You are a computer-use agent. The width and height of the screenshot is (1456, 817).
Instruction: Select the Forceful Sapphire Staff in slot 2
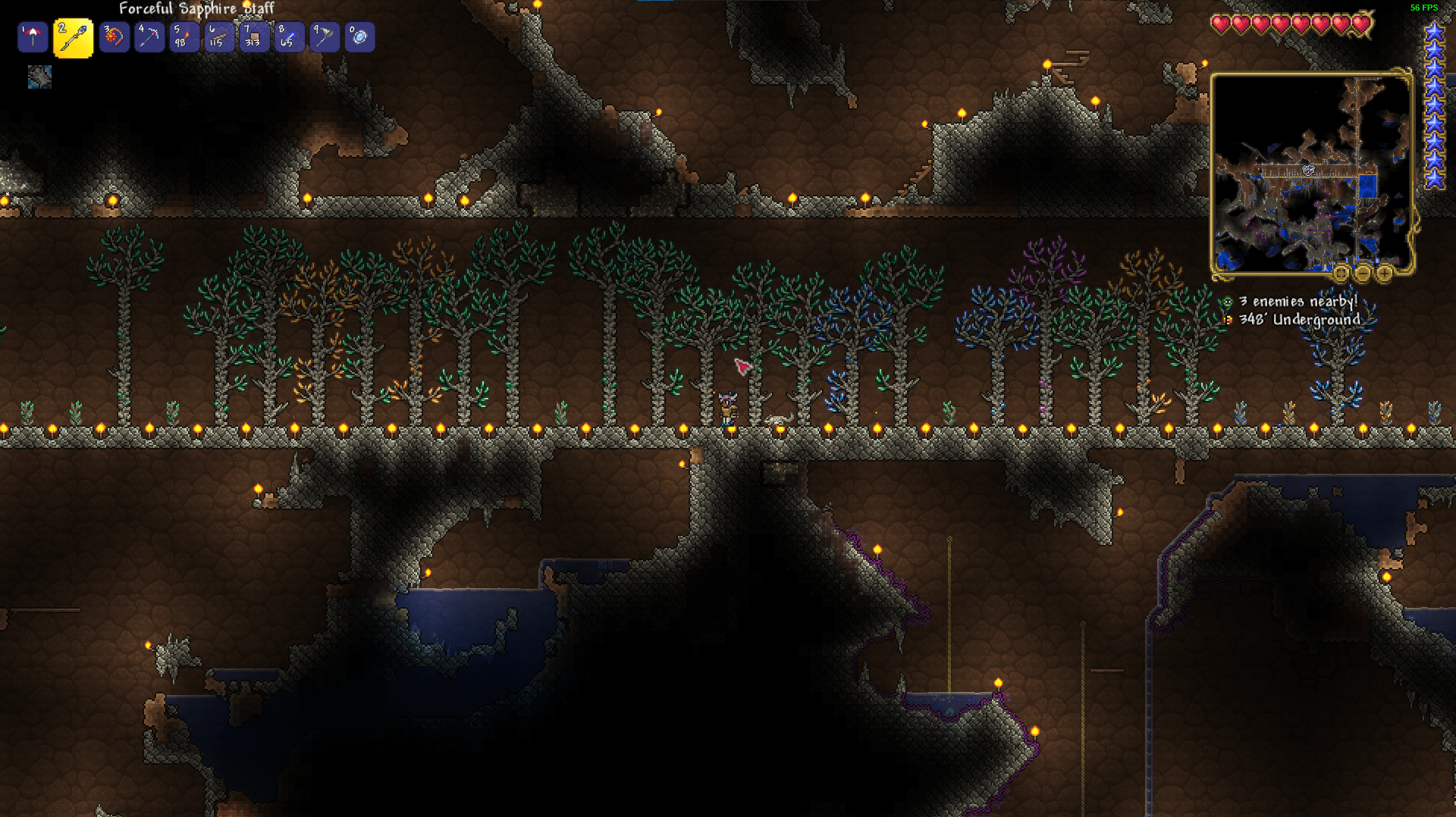tap(74, 36)
